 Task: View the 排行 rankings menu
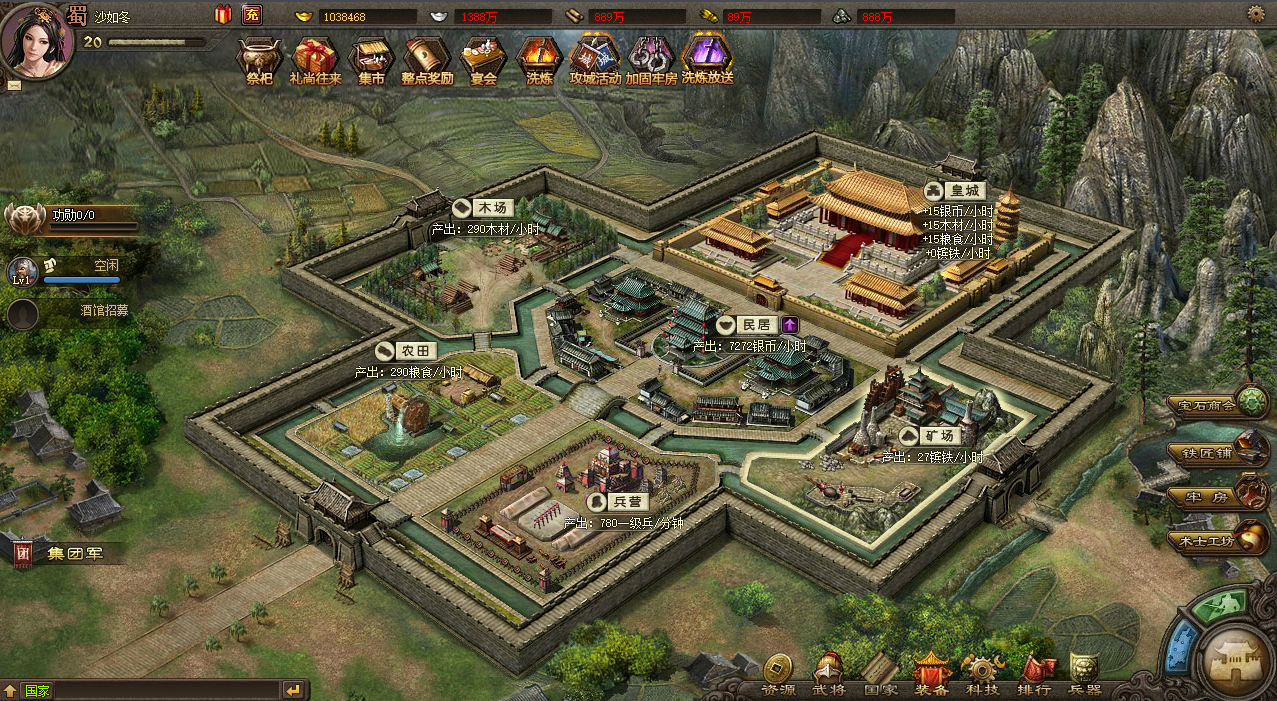click(x=1034, y=673)
